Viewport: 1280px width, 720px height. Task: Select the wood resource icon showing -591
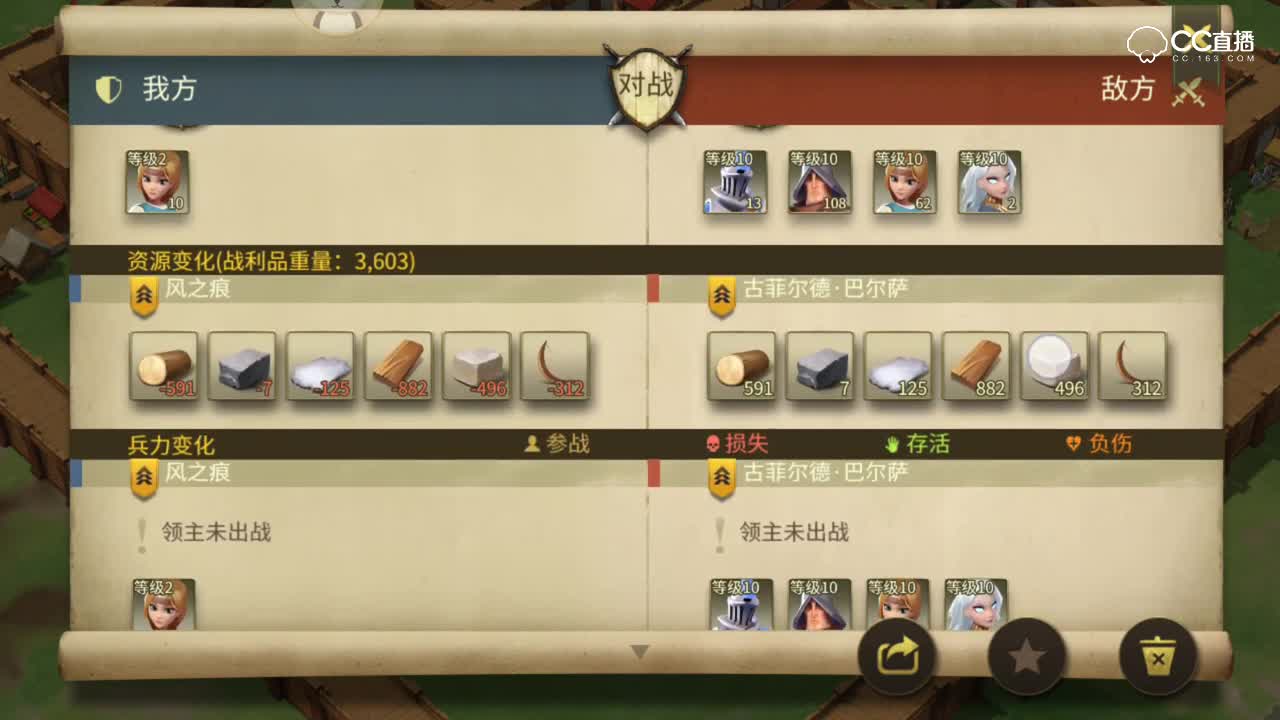[163, 367]
